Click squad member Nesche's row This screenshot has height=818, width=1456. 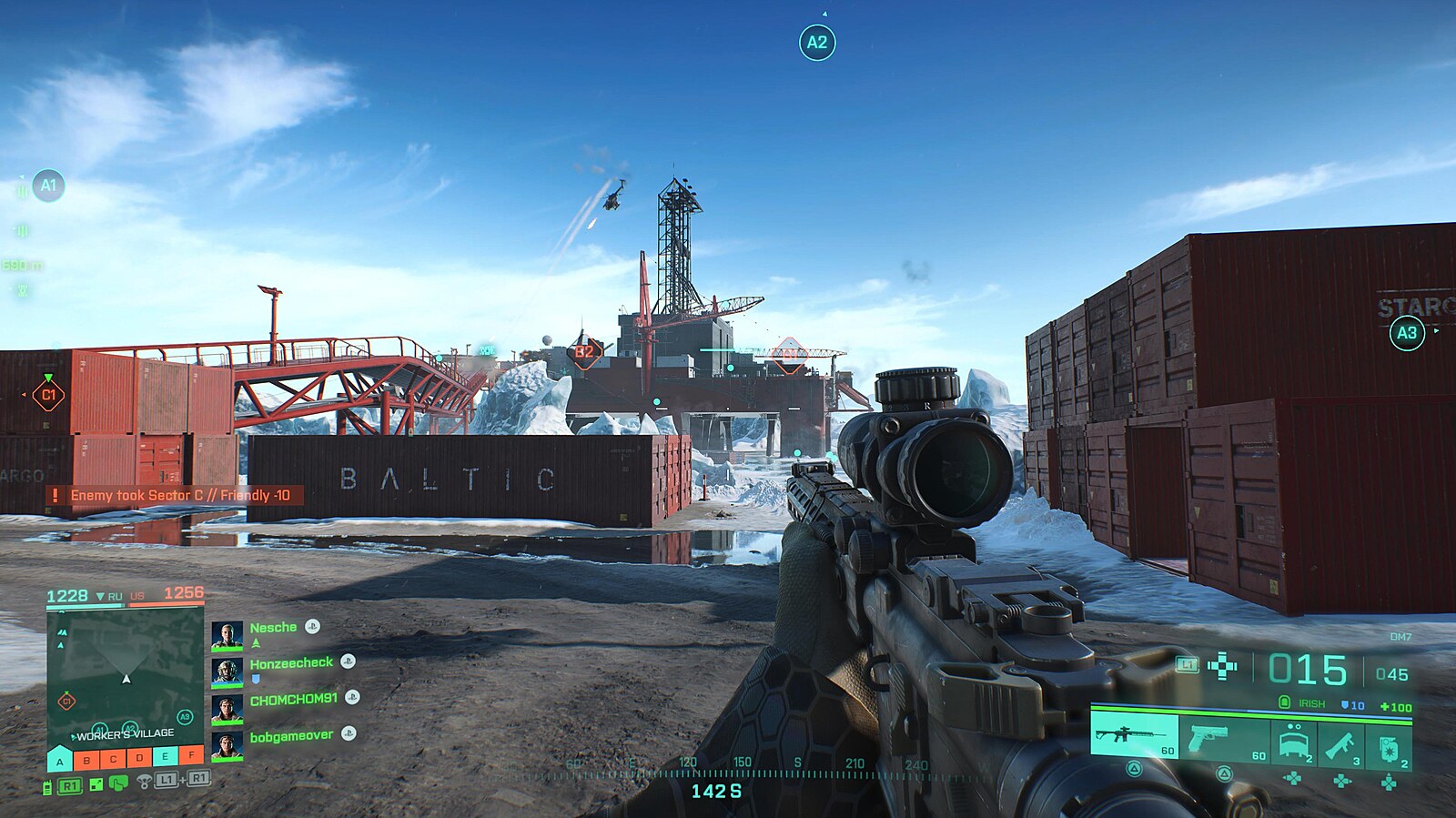(273, 628)
